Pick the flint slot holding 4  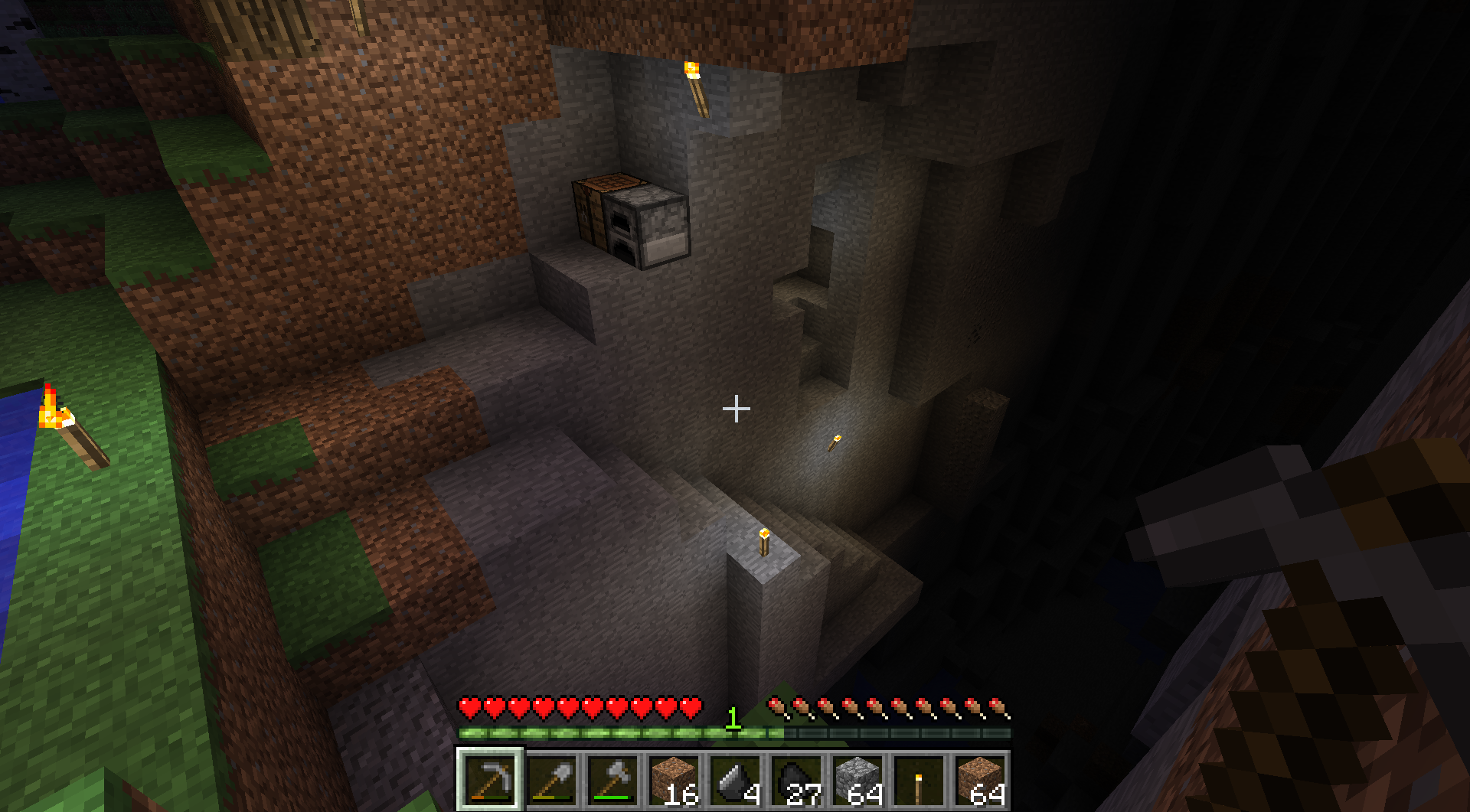tap(735, 780)
